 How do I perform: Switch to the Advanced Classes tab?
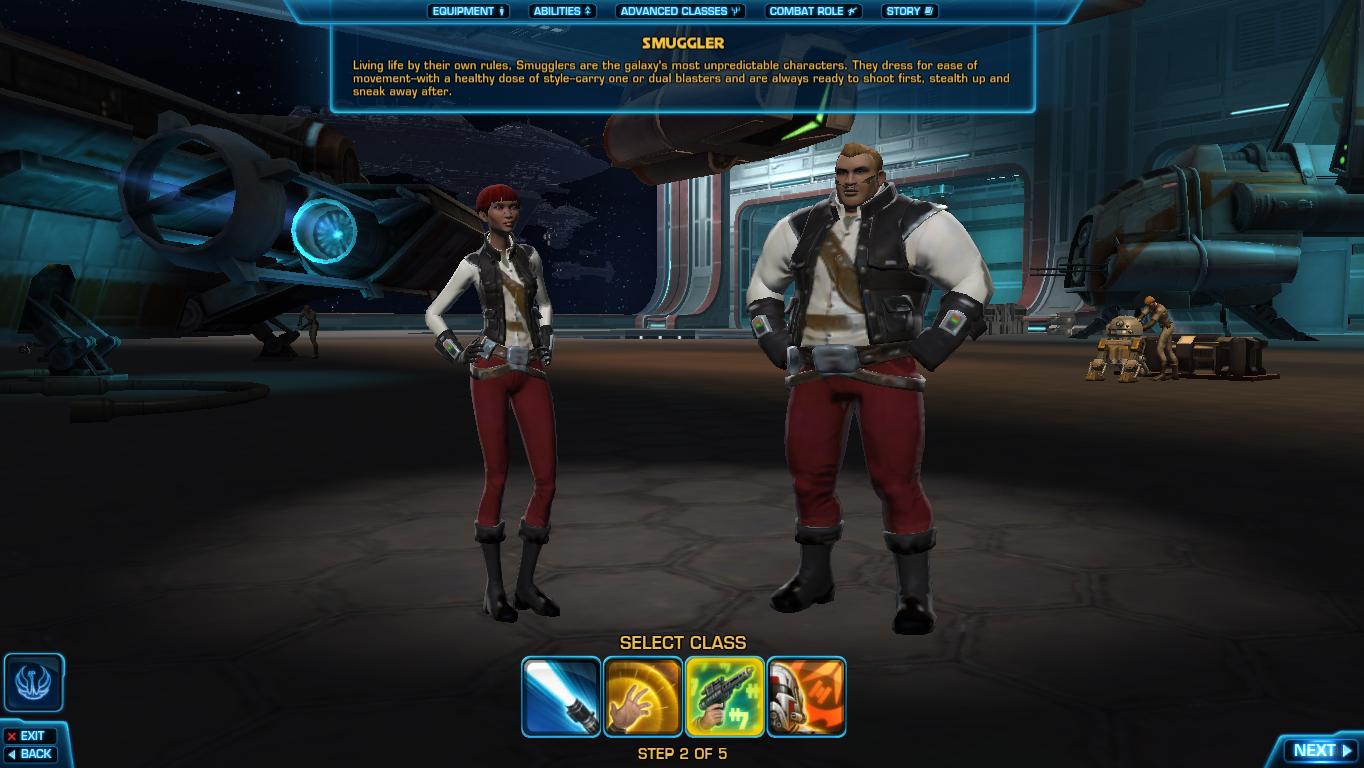click(679, 11)
